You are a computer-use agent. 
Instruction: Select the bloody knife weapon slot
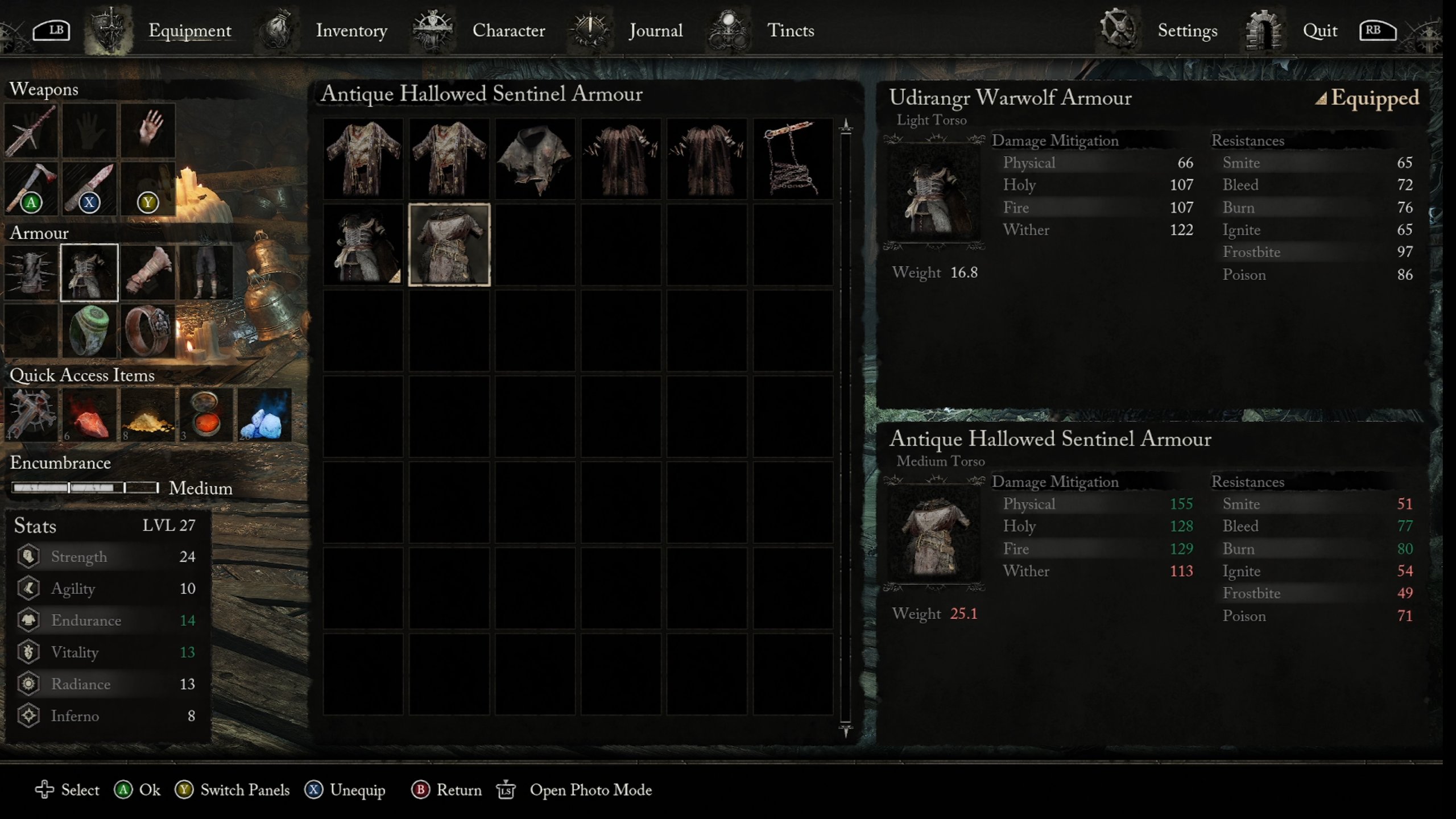pos(89,188)
